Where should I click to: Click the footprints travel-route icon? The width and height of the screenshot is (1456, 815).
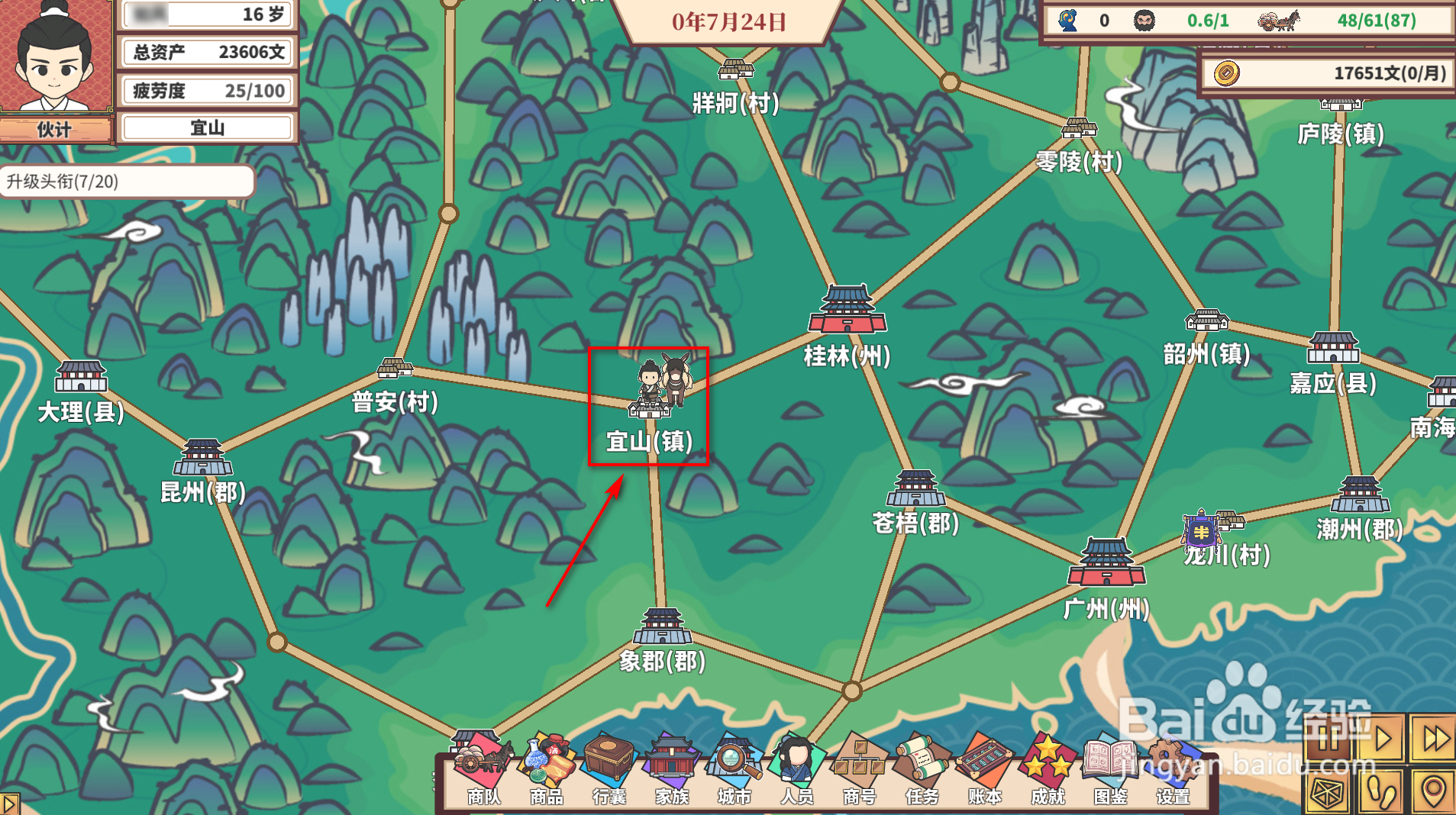pyautogui.click(x=1380, y=794)
